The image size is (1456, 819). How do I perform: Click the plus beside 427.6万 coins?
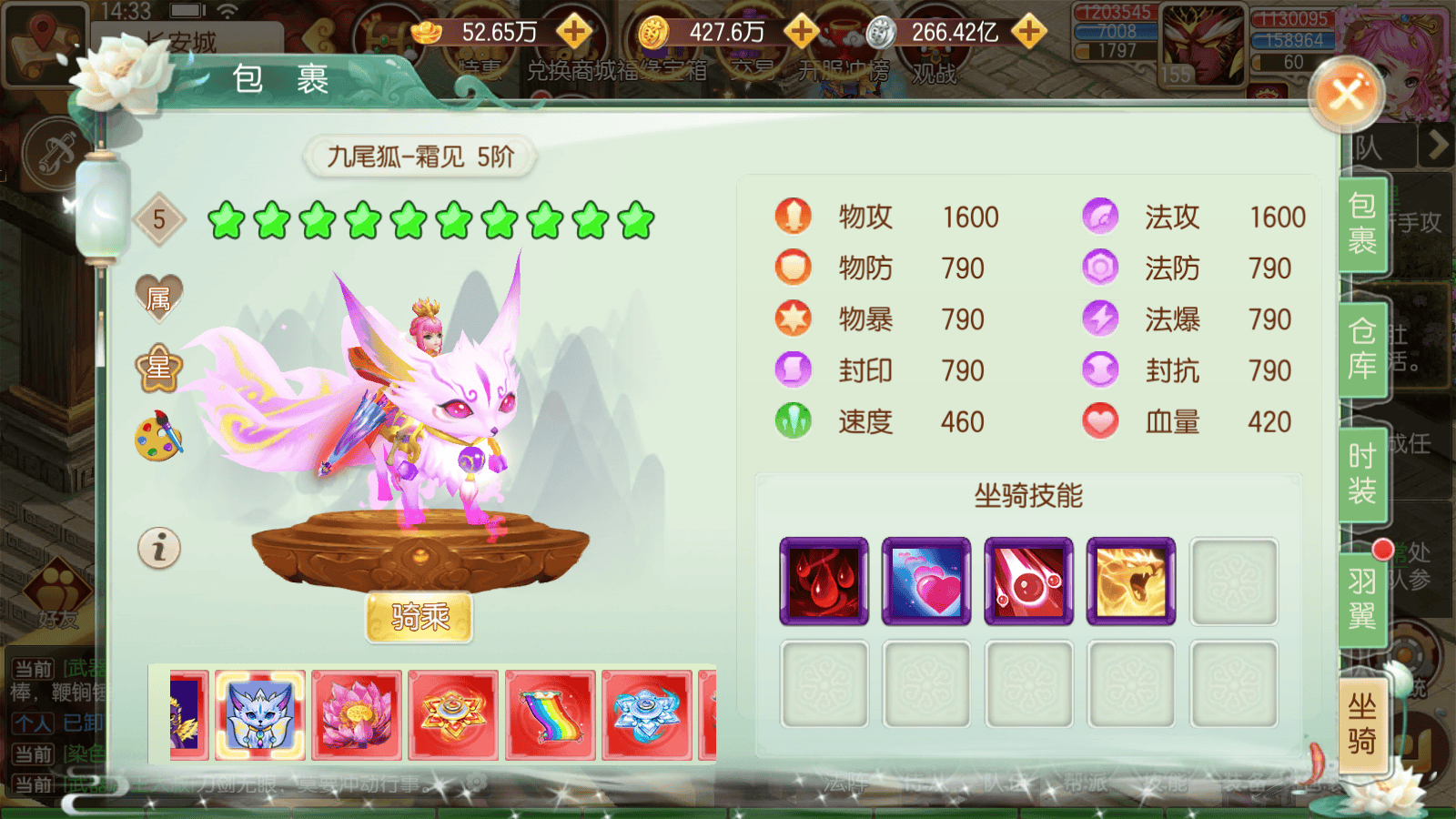[800, 30]
